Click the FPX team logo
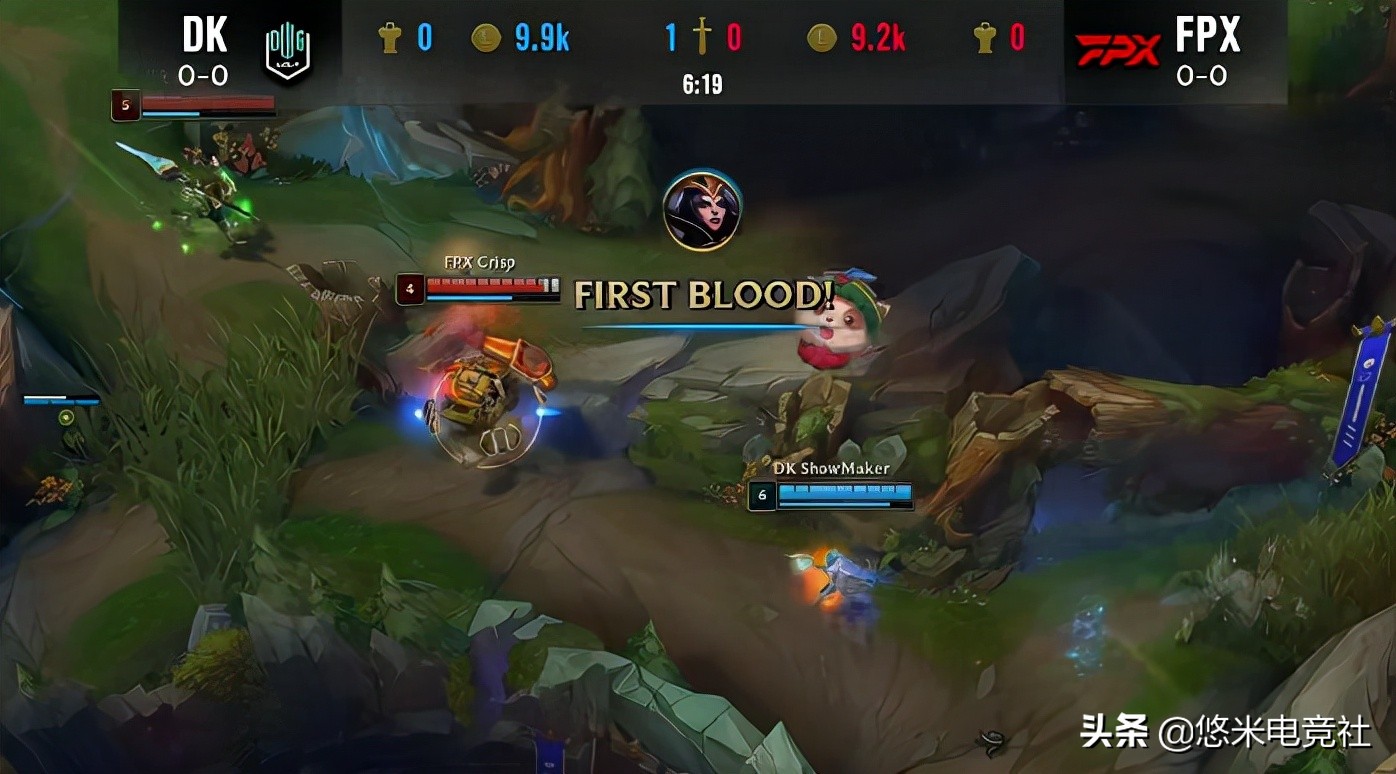 coord(1116,49)
